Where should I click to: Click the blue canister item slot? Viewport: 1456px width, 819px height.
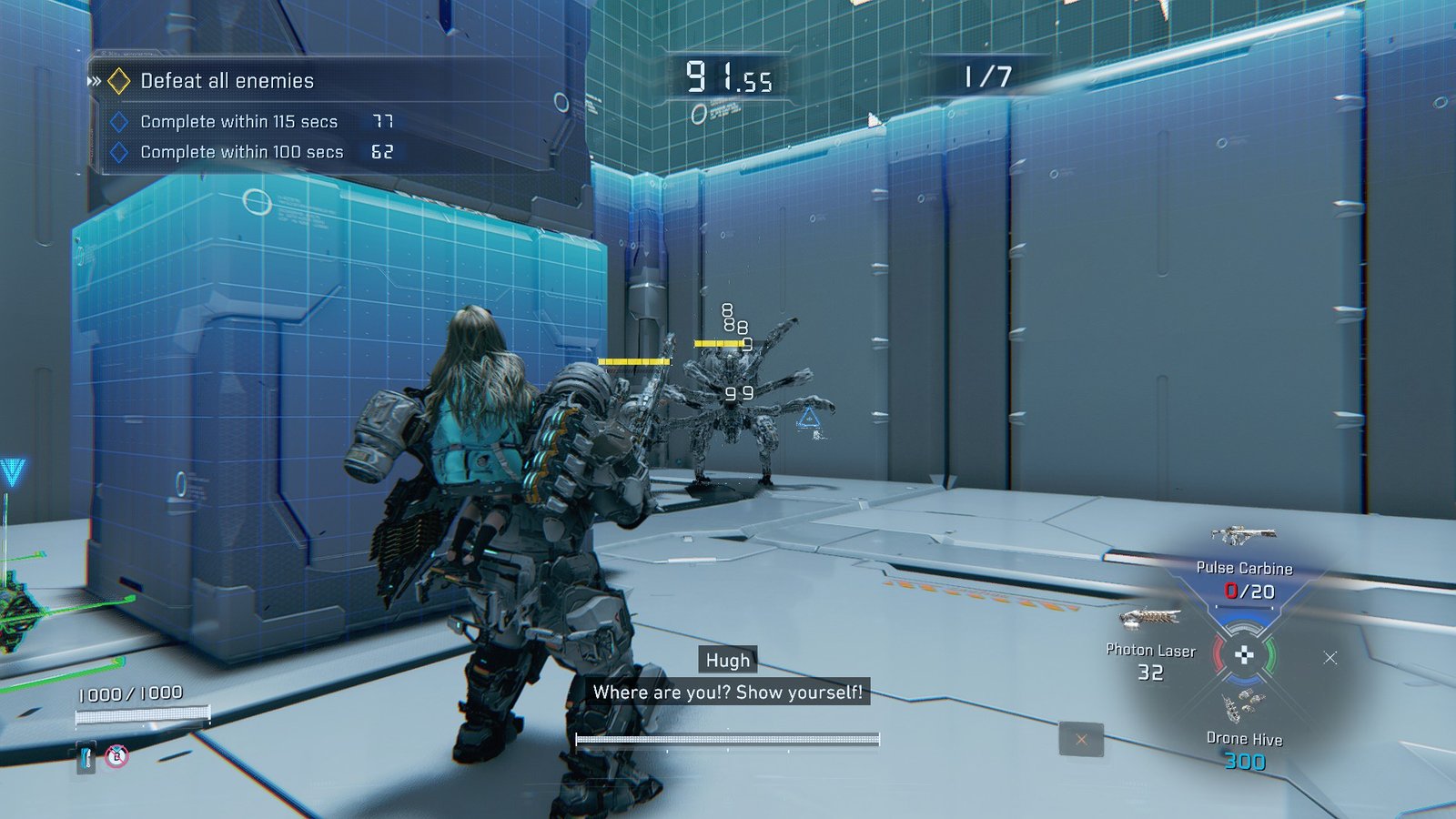click(x=86, y=757)
